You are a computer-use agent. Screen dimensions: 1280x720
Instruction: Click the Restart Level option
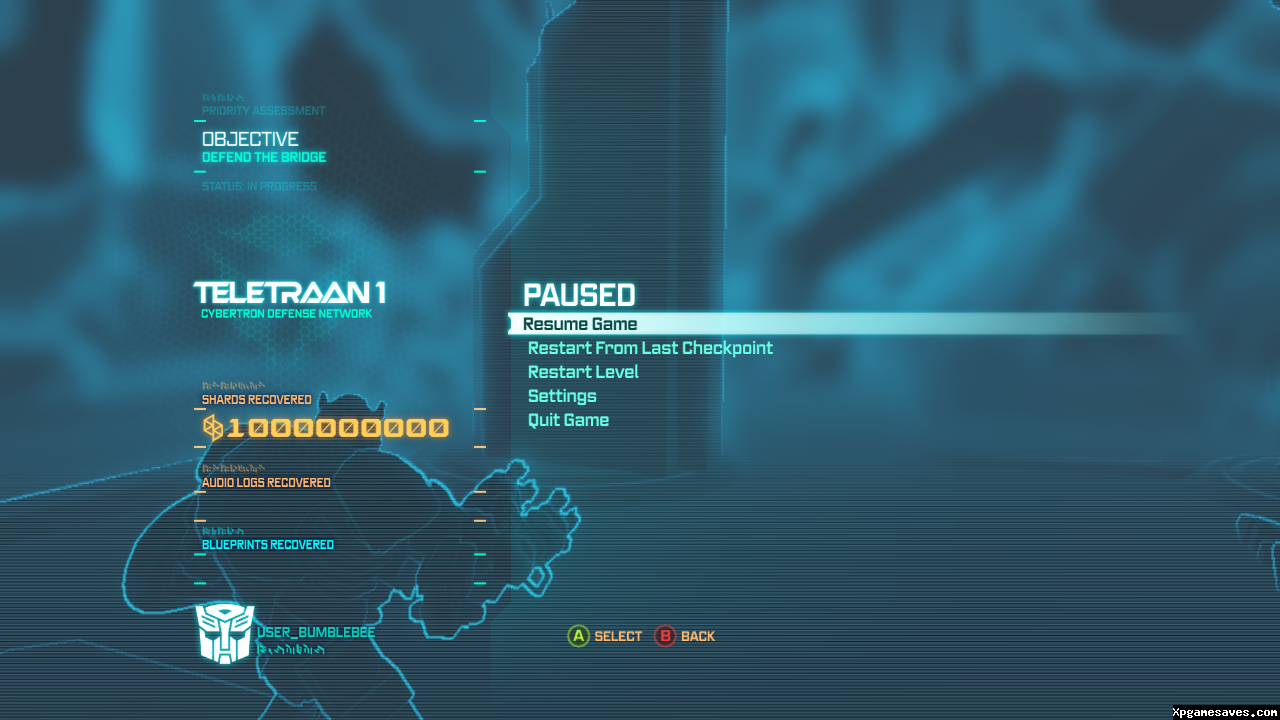point(583,372)
